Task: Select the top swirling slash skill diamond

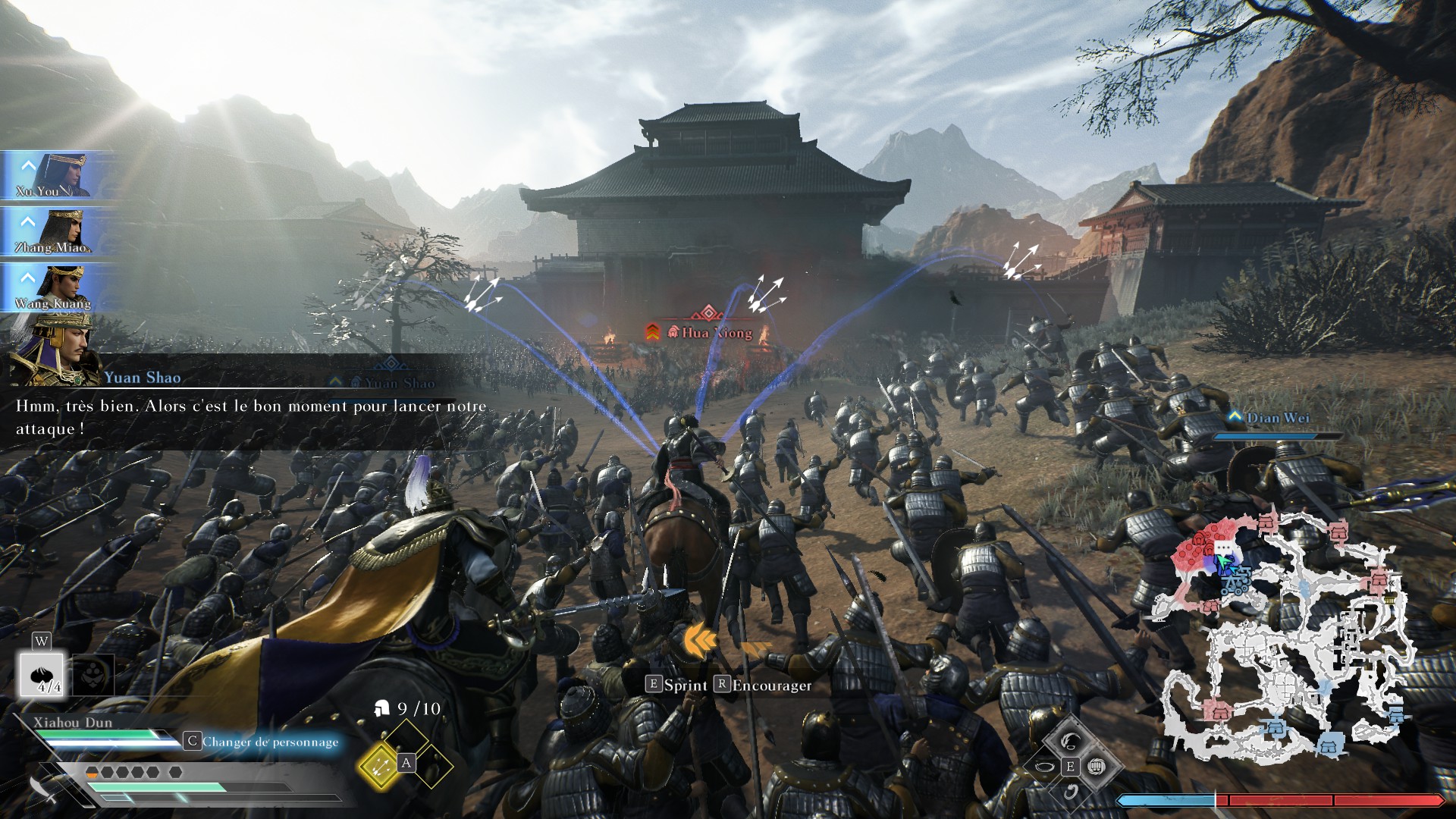Action: pyautogui.click(x=1070, y=740)
